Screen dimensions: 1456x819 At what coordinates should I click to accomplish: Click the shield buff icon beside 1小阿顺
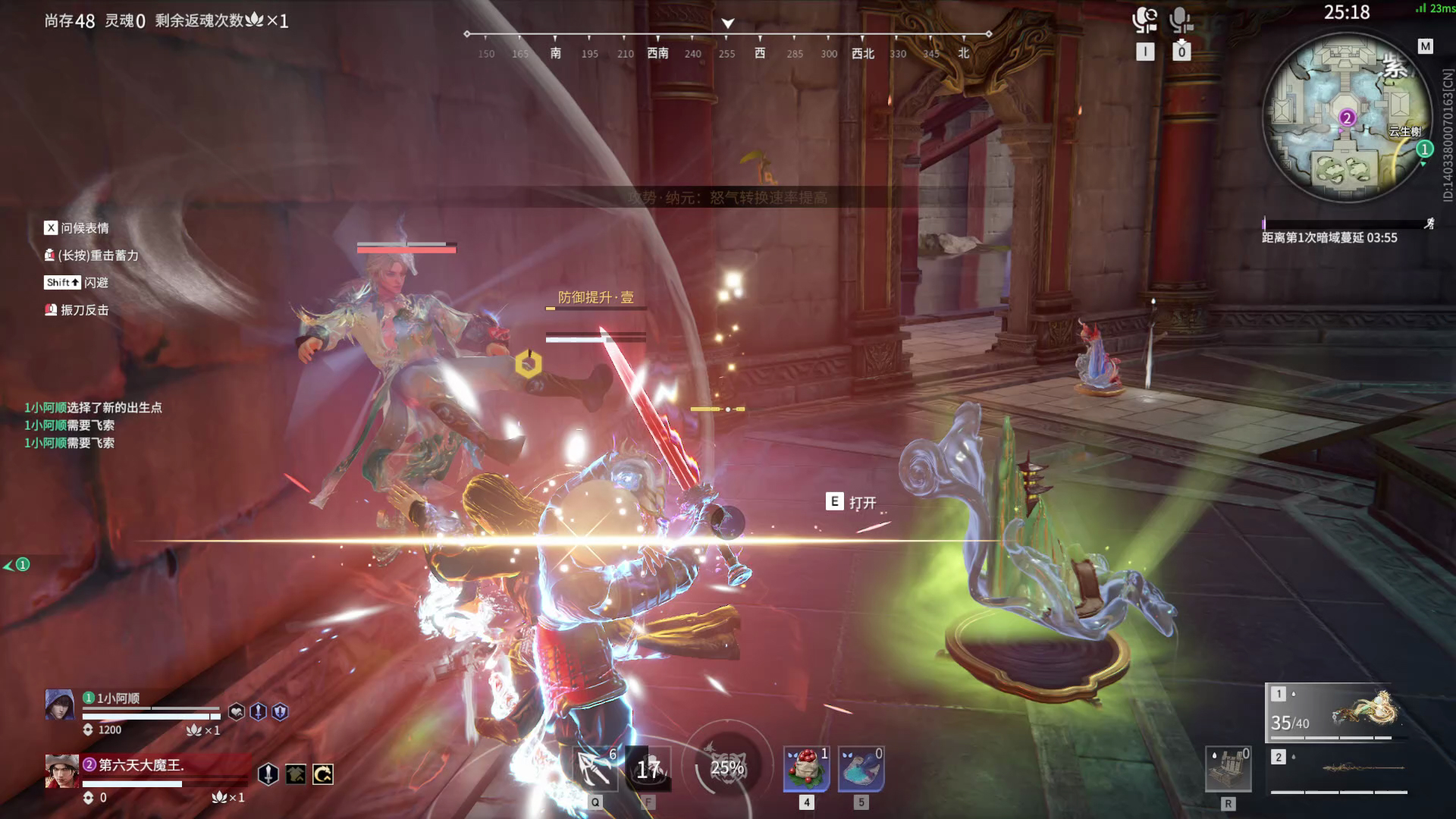point(280,711)
